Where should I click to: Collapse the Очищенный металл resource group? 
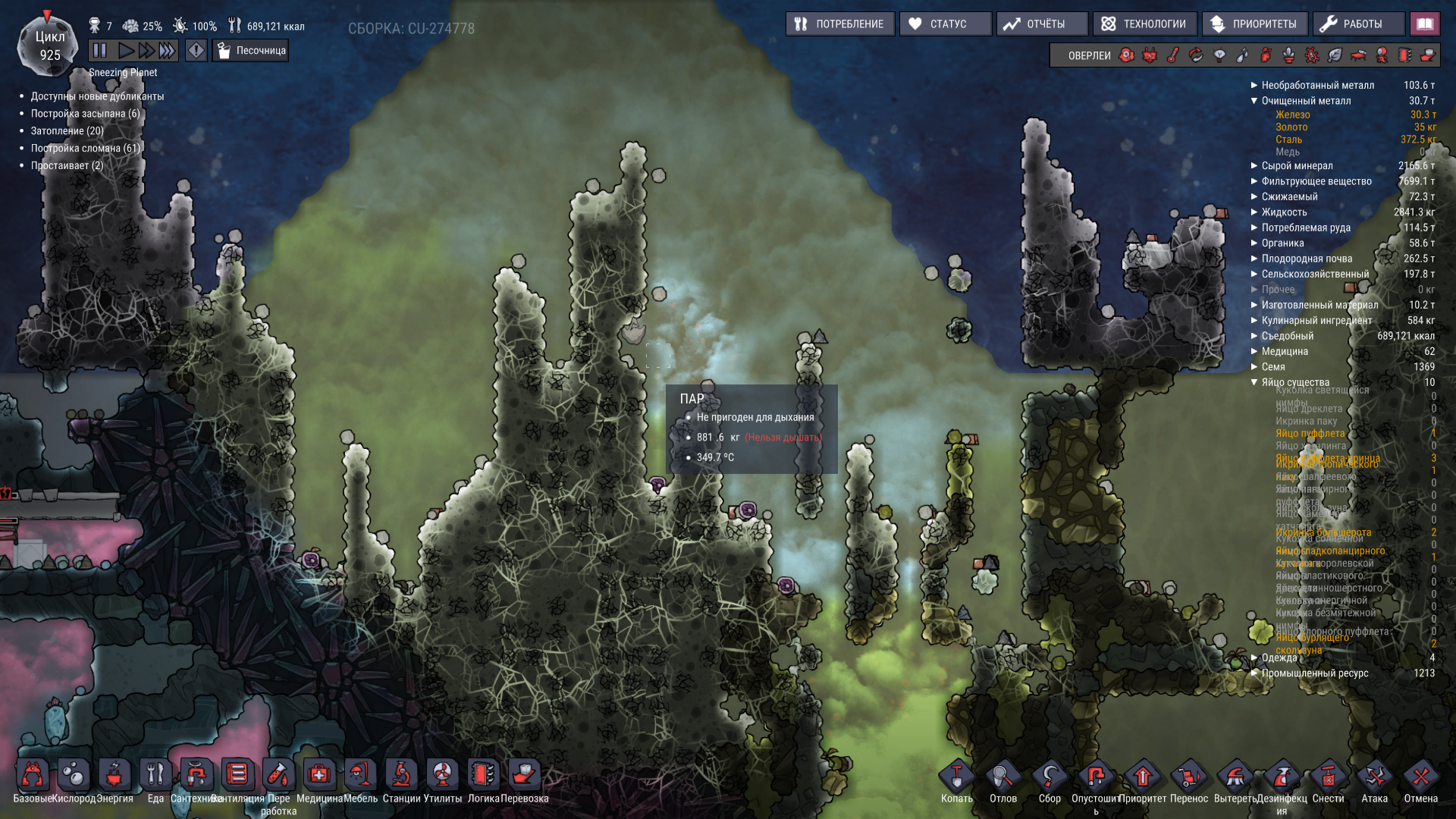coord(1254,101)
